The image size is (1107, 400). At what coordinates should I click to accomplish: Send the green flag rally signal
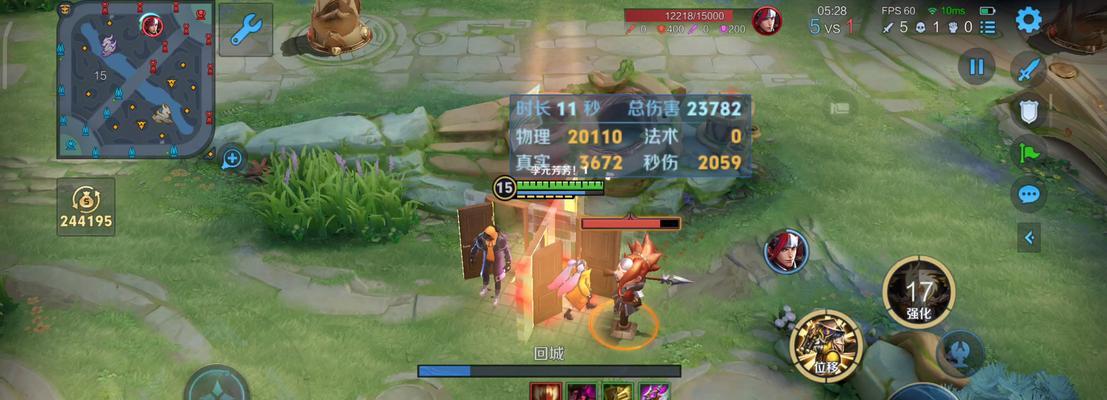pos(1028,152)
